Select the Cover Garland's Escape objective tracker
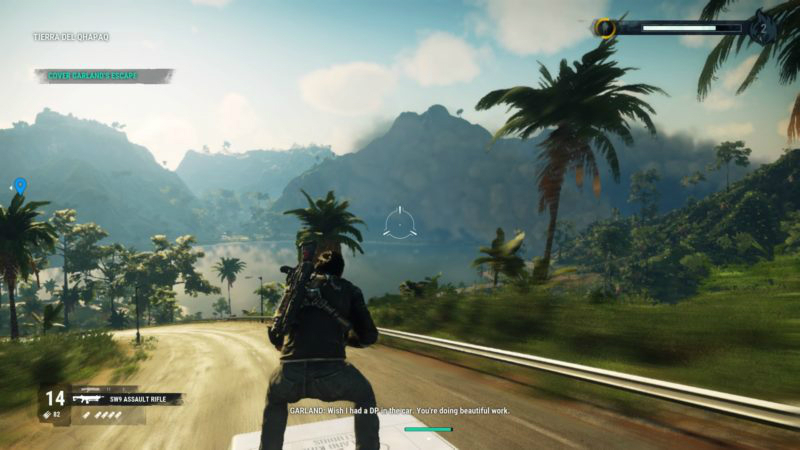Screen dimensions: 800x450 [x=104, y=76]
